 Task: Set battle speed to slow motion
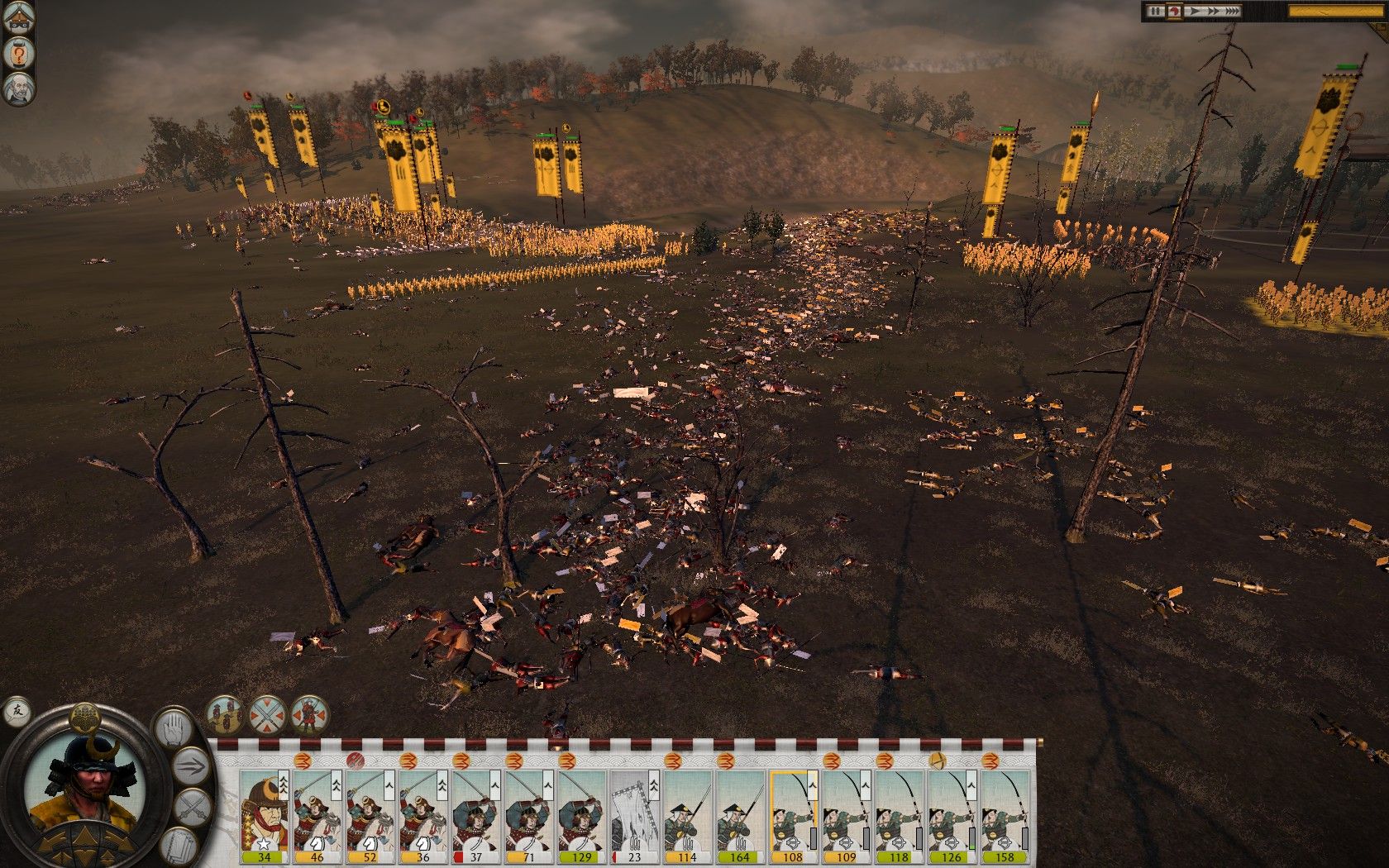pos(1172,11)
